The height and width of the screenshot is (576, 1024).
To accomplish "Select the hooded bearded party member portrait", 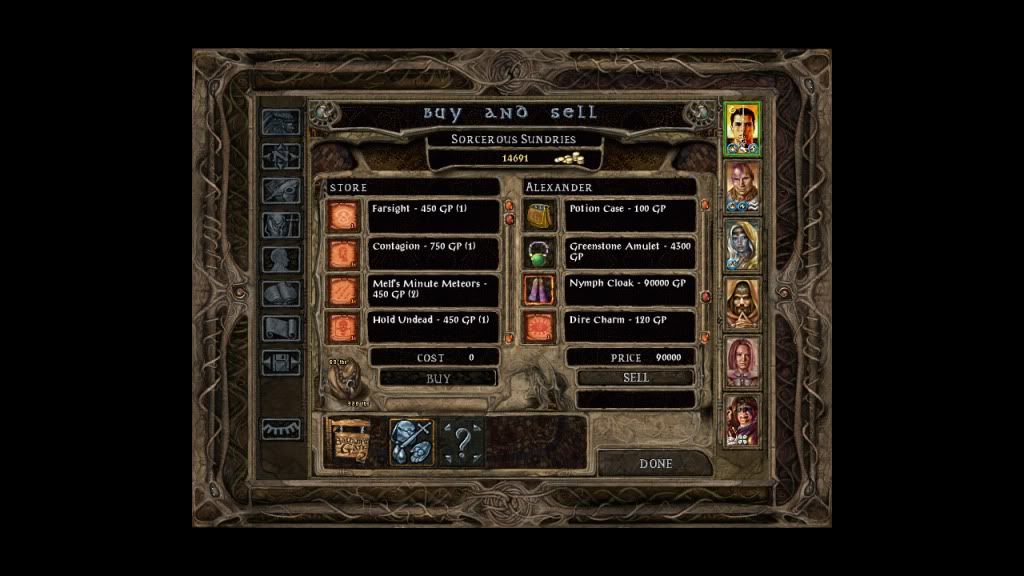I will (x=743, y=302).
